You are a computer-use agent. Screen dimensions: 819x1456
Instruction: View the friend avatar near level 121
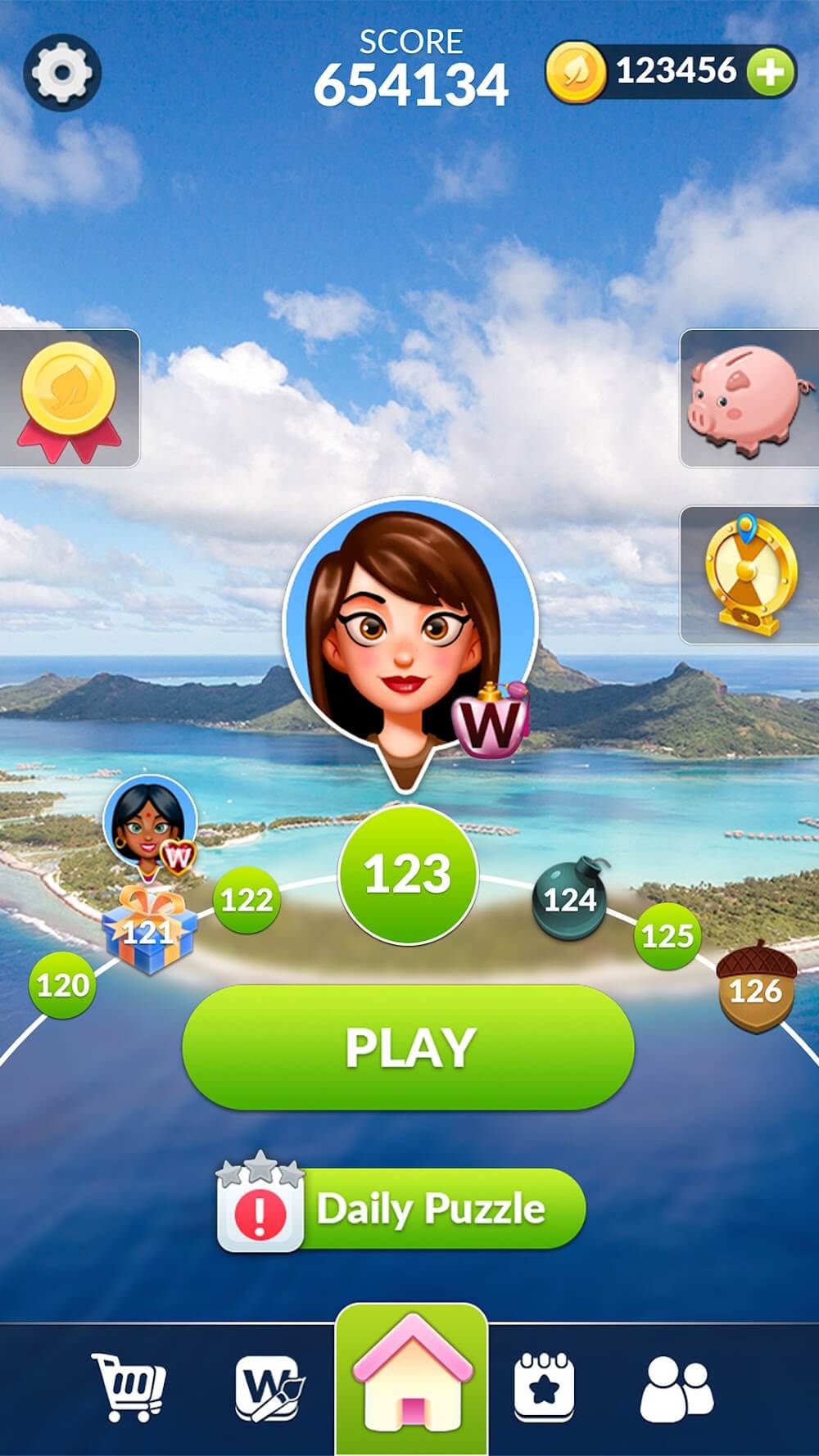pyautogui.click(x=151, y=821)
